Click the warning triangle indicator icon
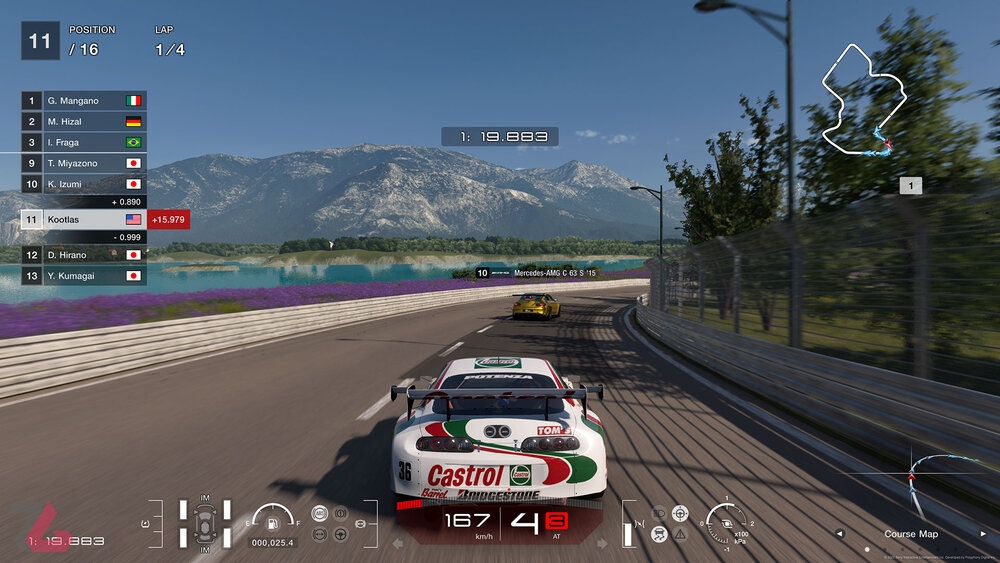Screen dimensions: 1000x563 coord(681,534)
